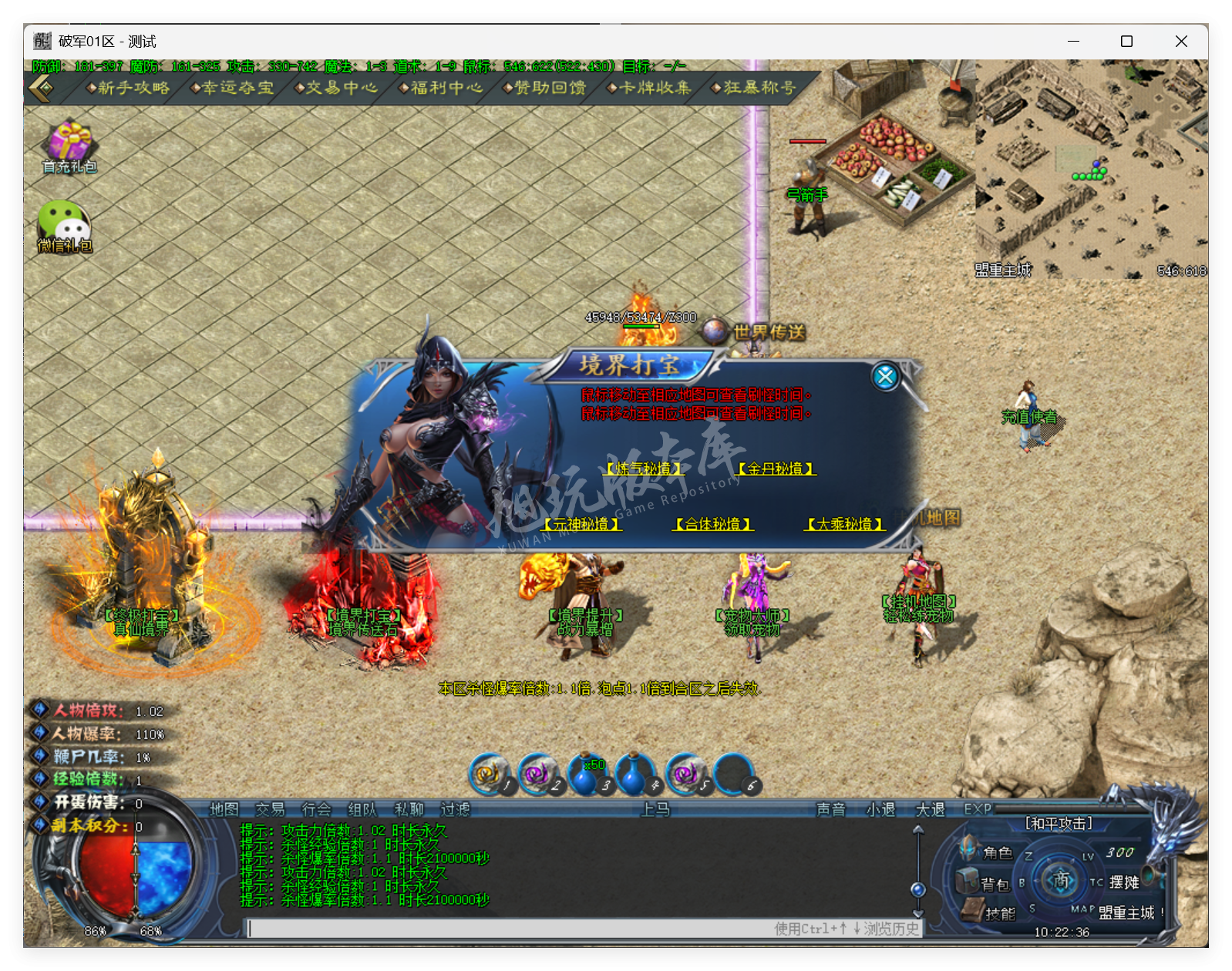Show the 福利中心 menu

tap(442, 88)
